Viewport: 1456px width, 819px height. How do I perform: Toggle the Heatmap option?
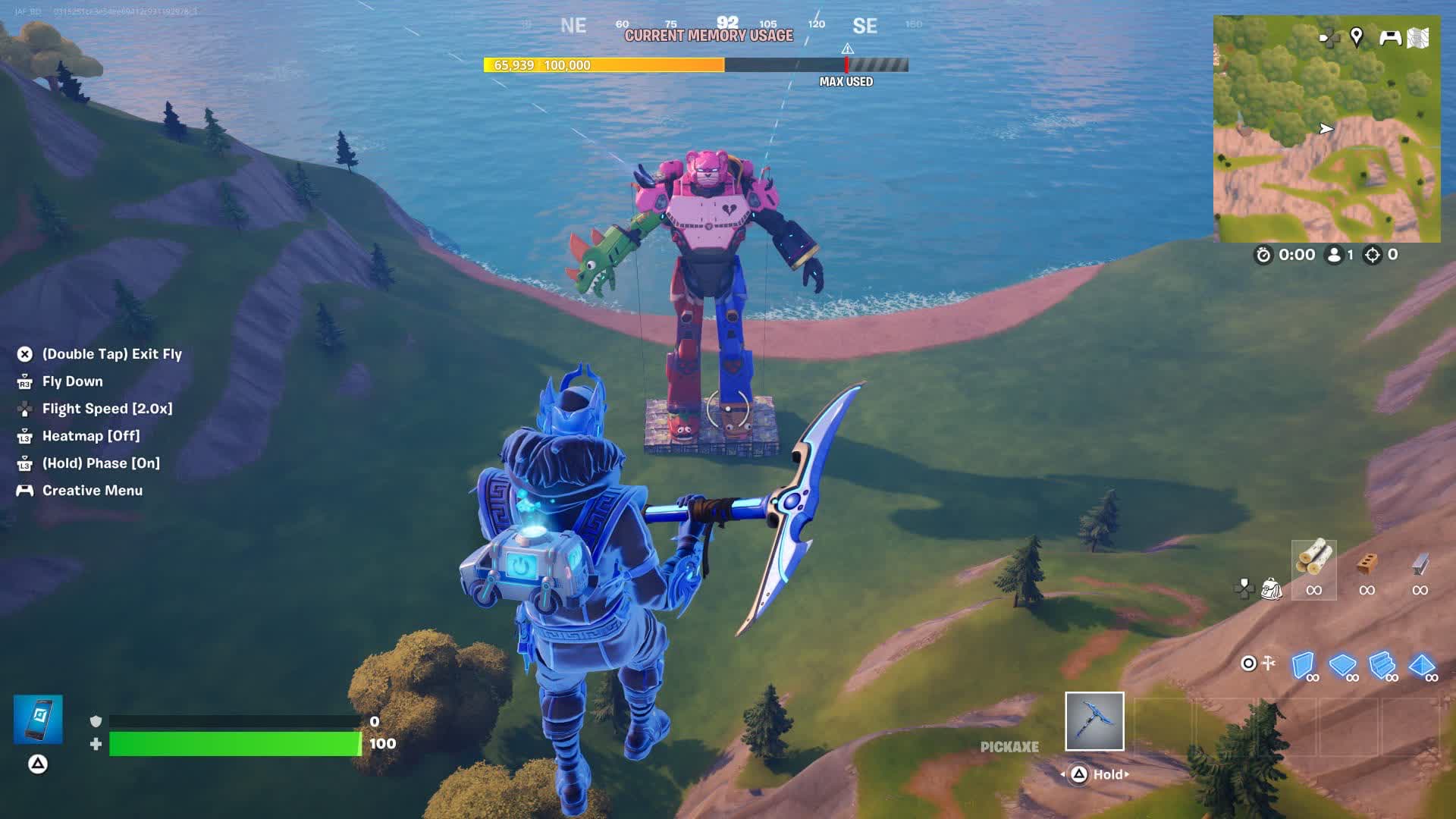pyautogui.click(x=90, y=436)
